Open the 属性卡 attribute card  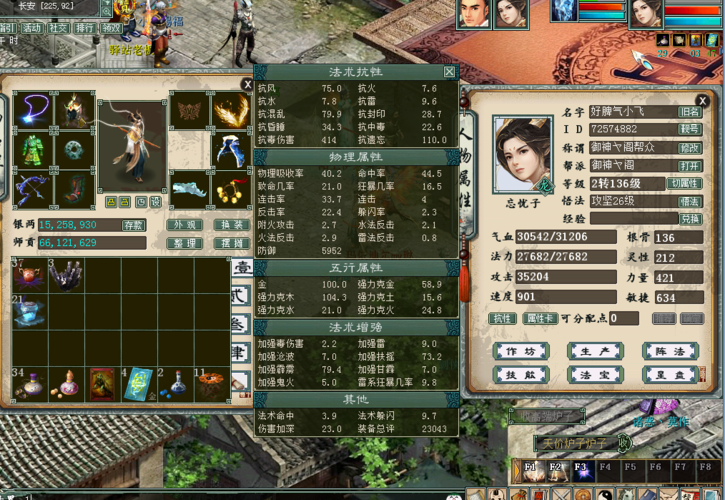[540, 319]
